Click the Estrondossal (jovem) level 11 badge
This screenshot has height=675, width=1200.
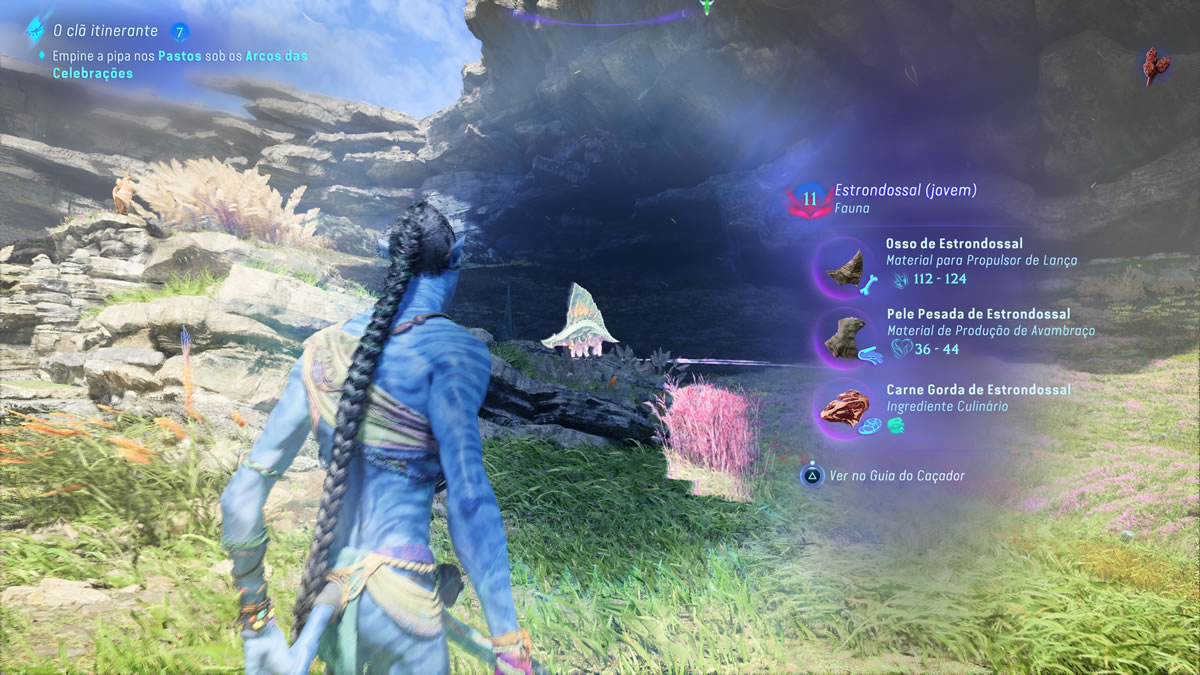(x=809, y=199)
